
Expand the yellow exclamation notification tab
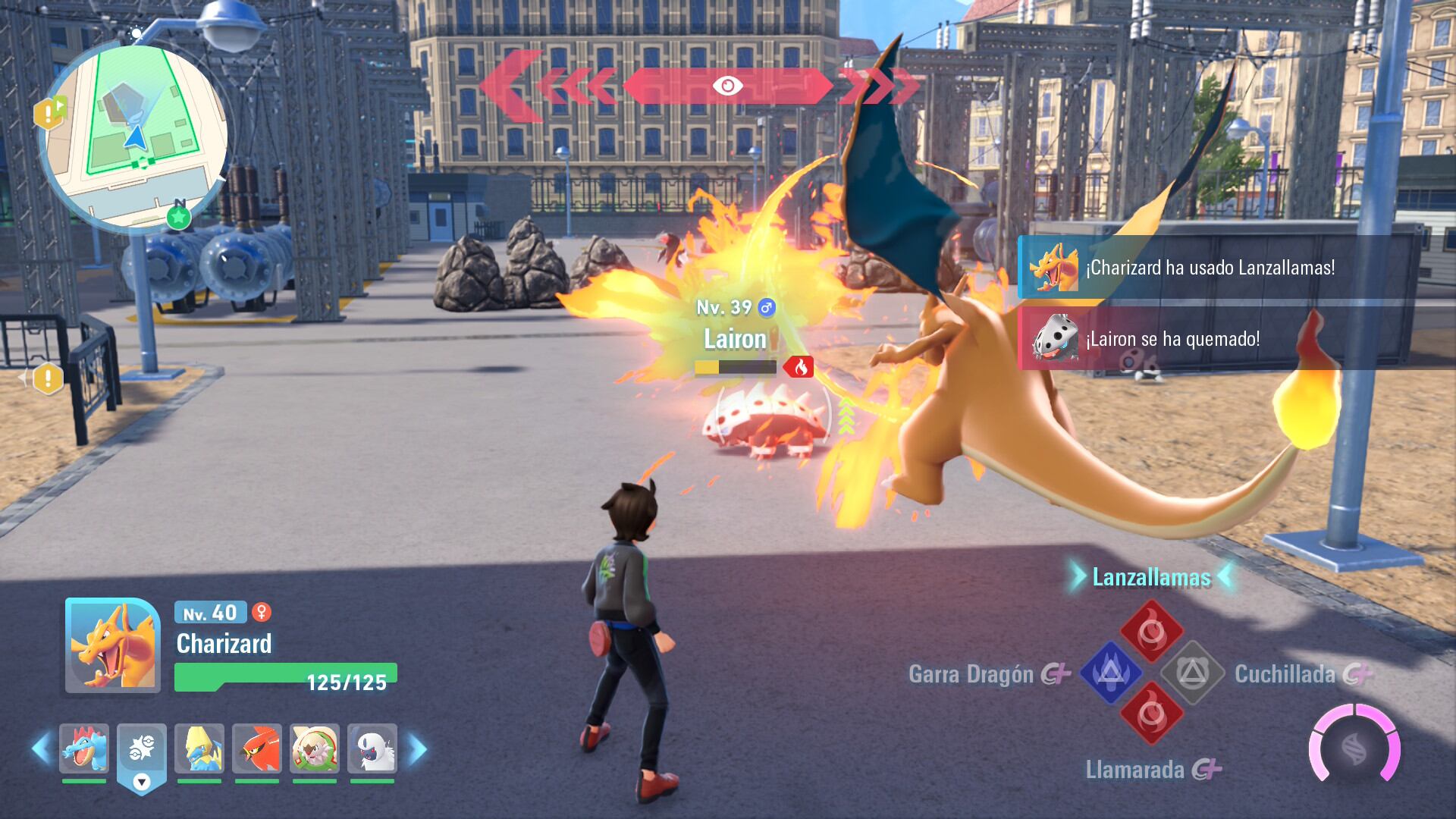(x=47, y=378)
